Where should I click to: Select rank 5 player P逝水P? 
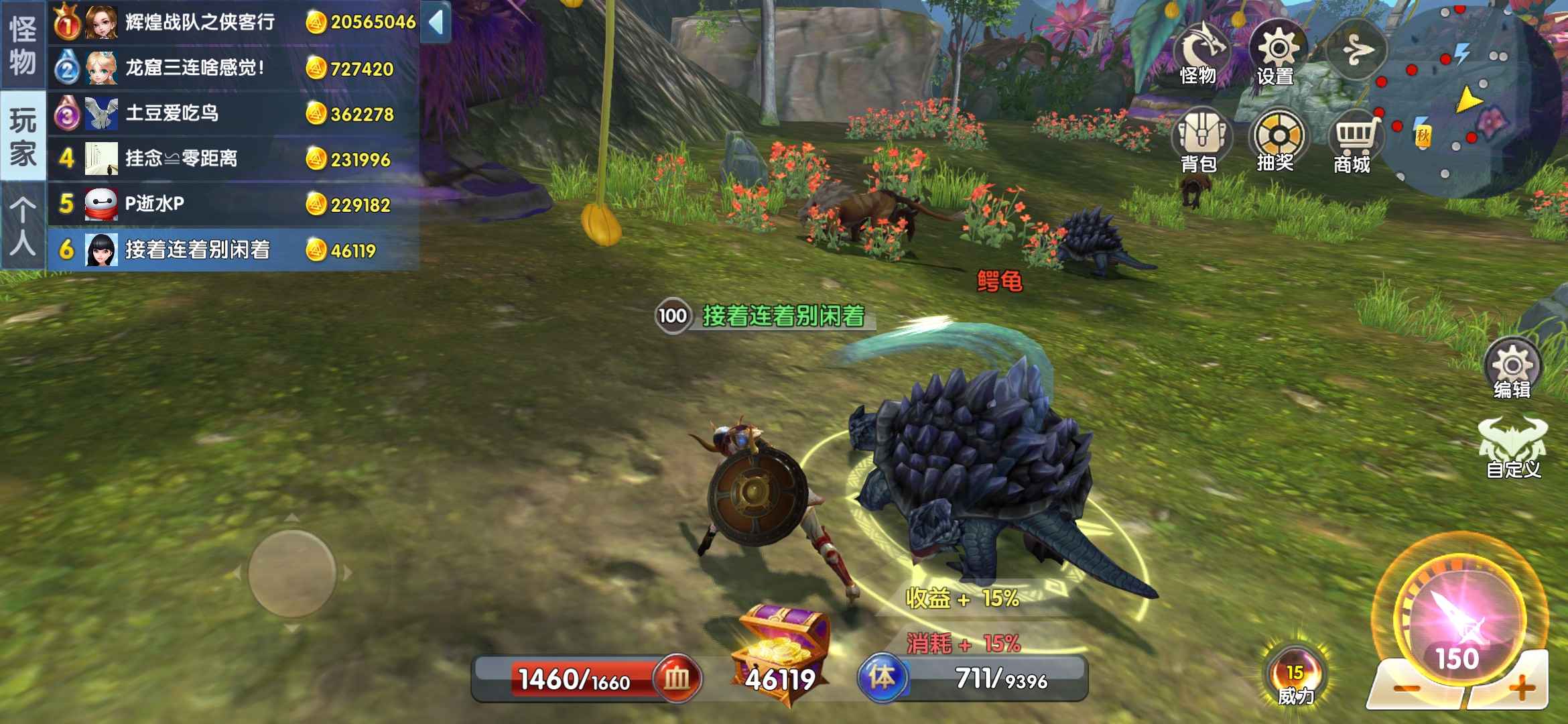coord(233,204)
